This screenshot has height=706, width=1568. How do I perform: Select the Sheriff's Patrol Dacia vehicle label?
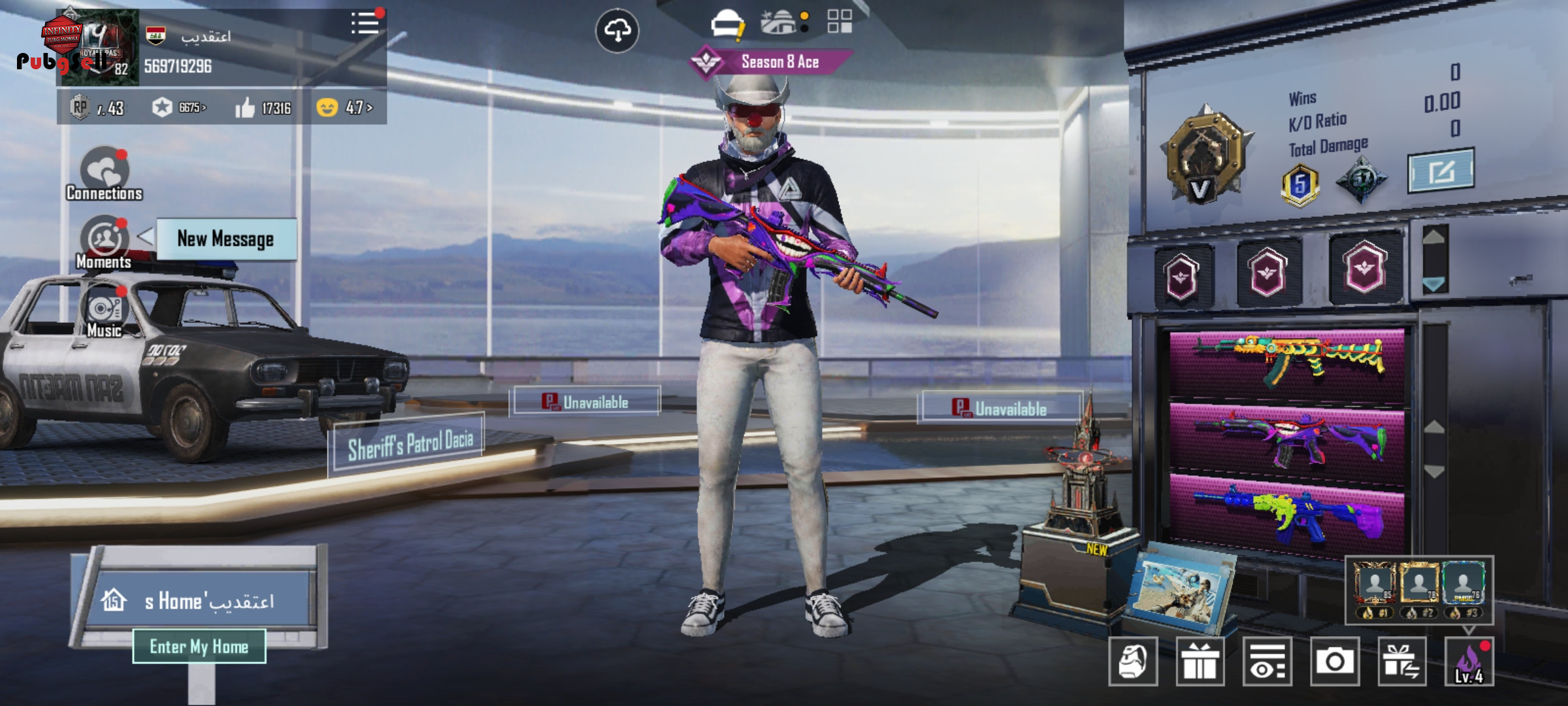[410, 445]
